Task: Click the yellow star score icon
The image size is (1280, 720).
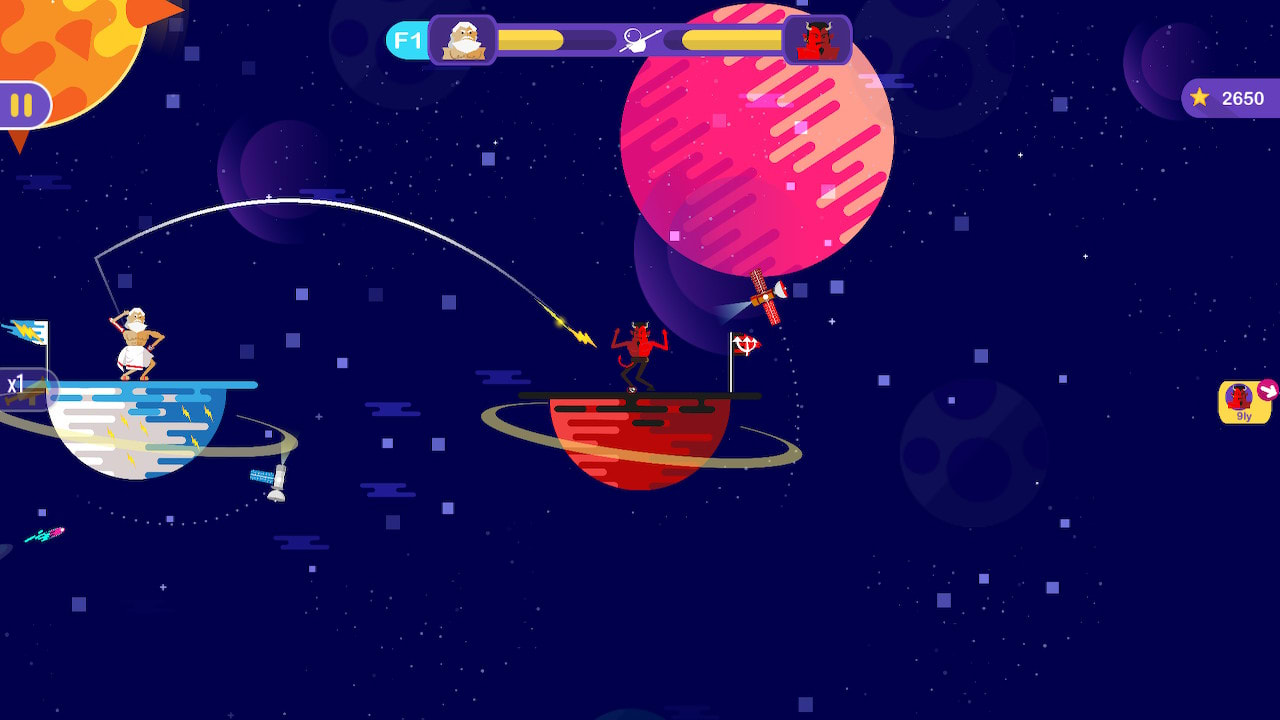Action: 1197,97
